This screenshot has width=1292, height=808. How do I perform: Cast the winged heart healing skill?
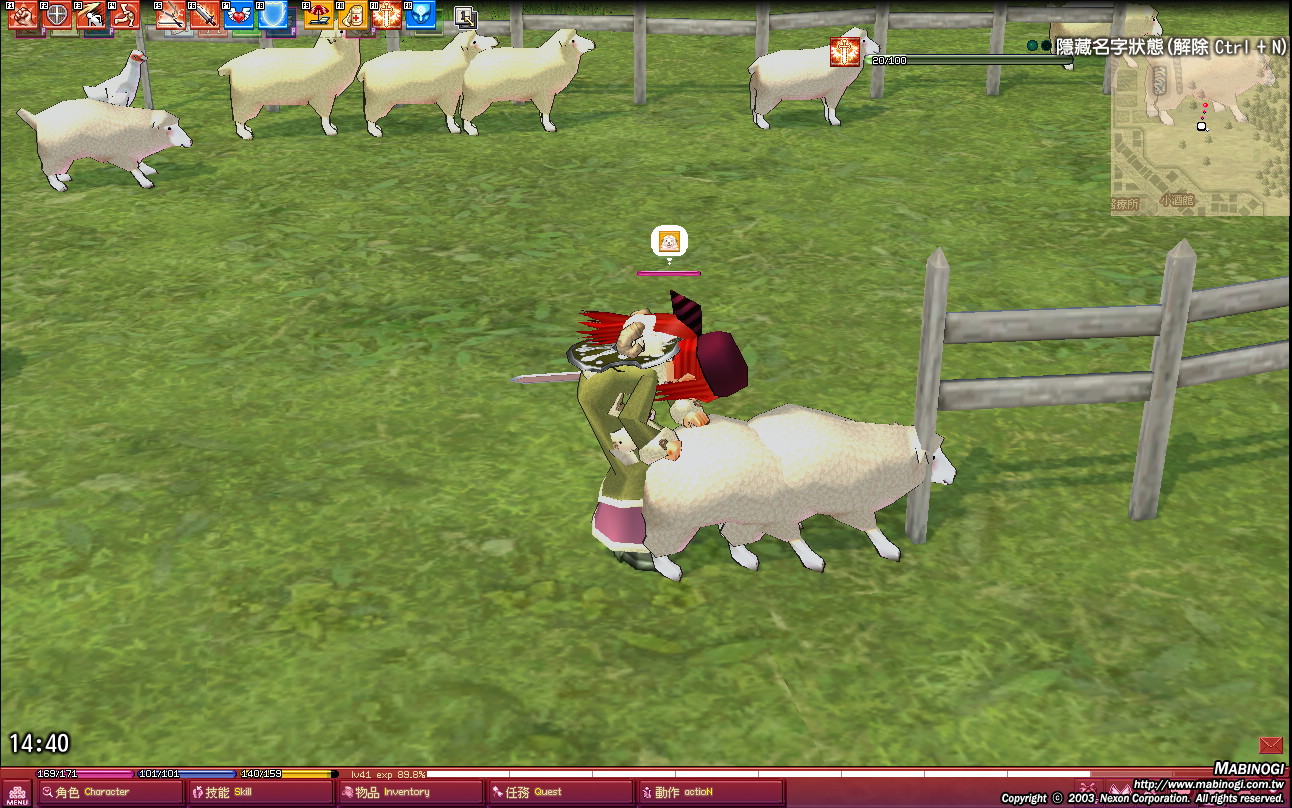(x=238, y=14)
